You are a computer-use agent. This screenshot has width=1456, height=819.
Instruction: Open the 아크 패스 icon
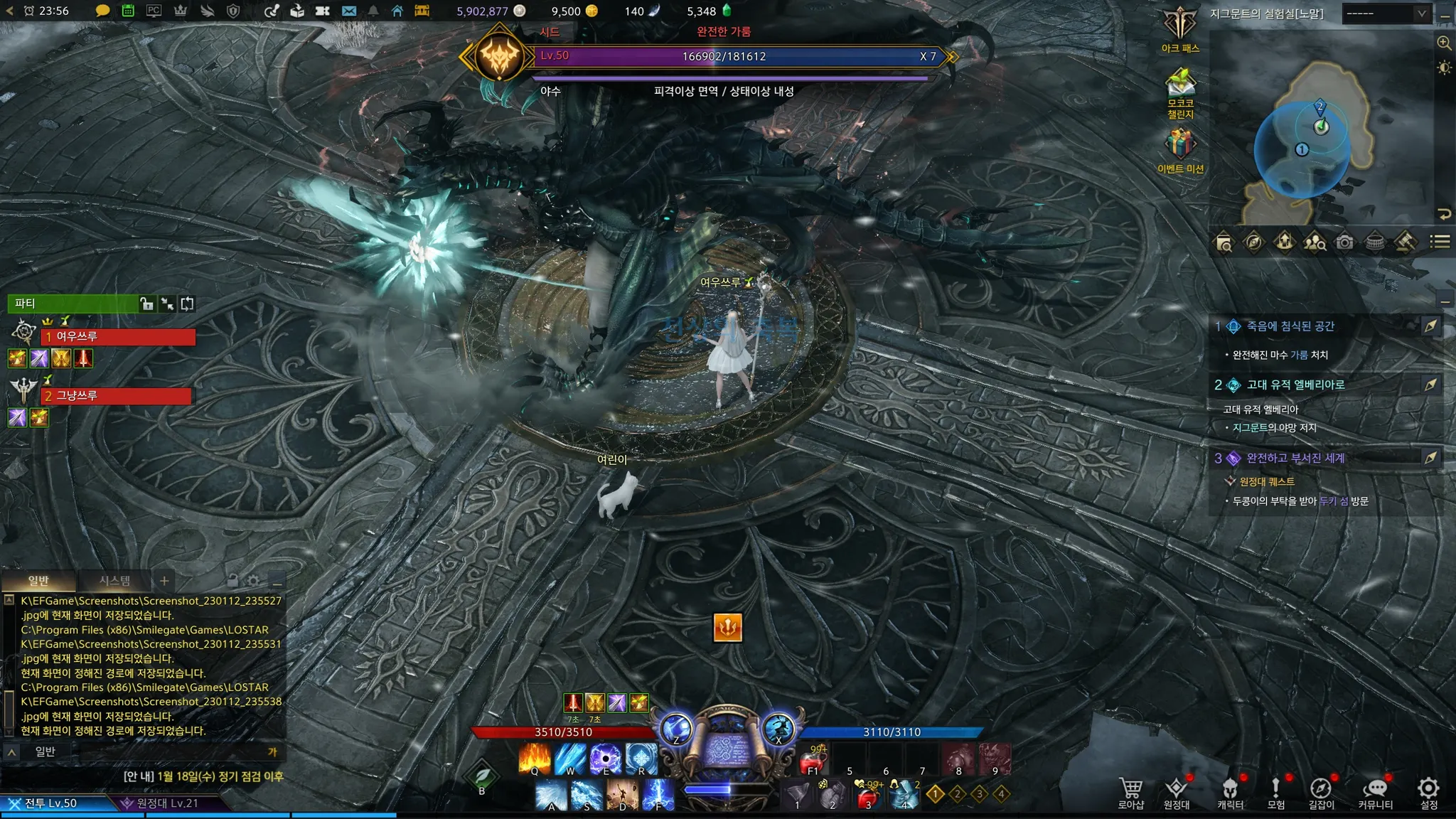click(1180, 27)
